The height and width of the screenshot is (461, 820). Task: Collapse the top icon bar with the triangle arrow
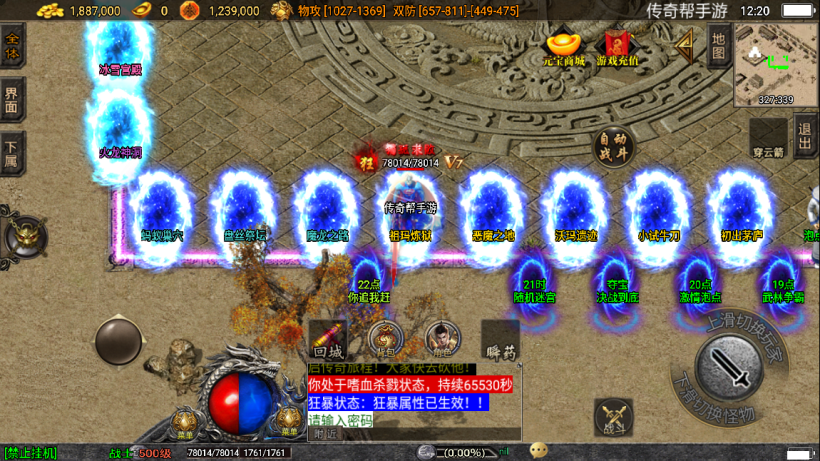click(x=685, y=44)
